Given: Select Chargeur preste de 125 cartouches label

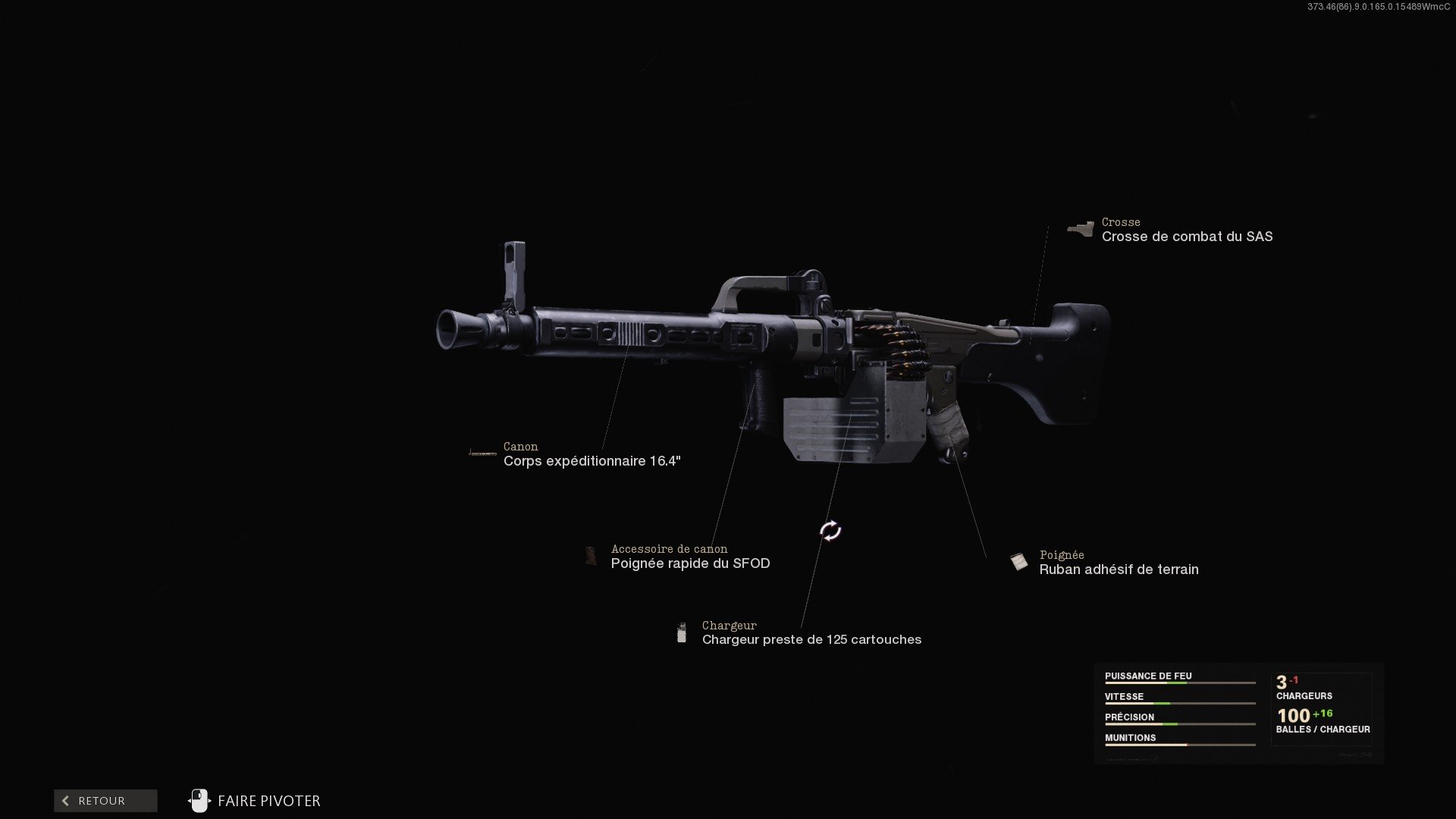Looking at the screenshot, I should coord(811,639).
